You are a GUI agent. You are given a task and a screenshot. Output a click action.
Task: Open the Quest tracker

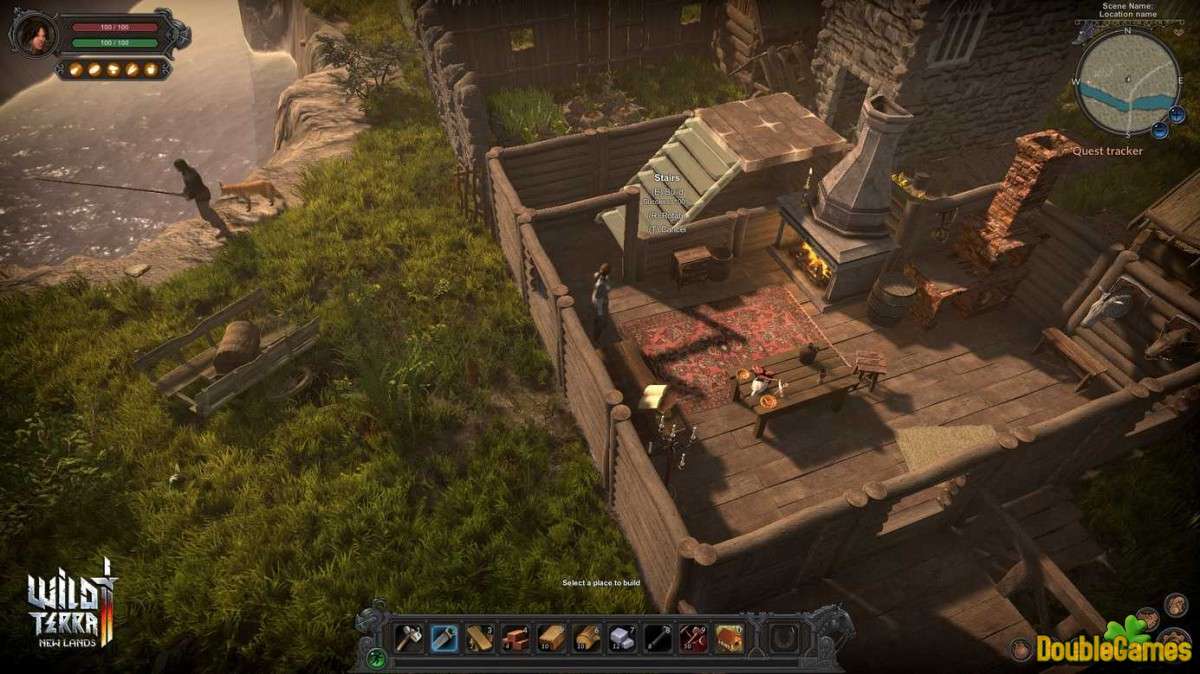1107,152
